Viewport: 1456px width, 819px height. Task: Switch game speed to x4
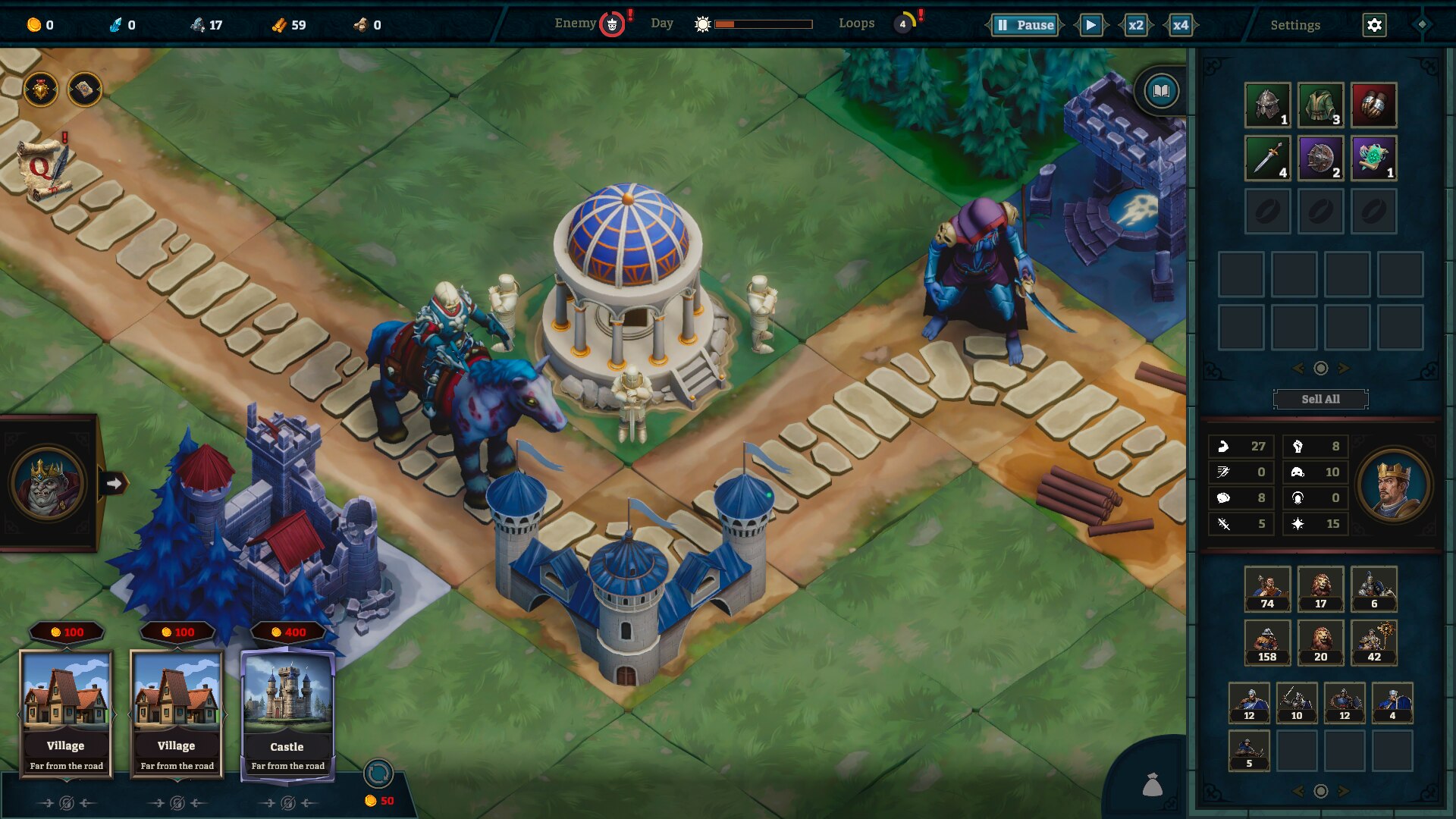(1180, 25)
